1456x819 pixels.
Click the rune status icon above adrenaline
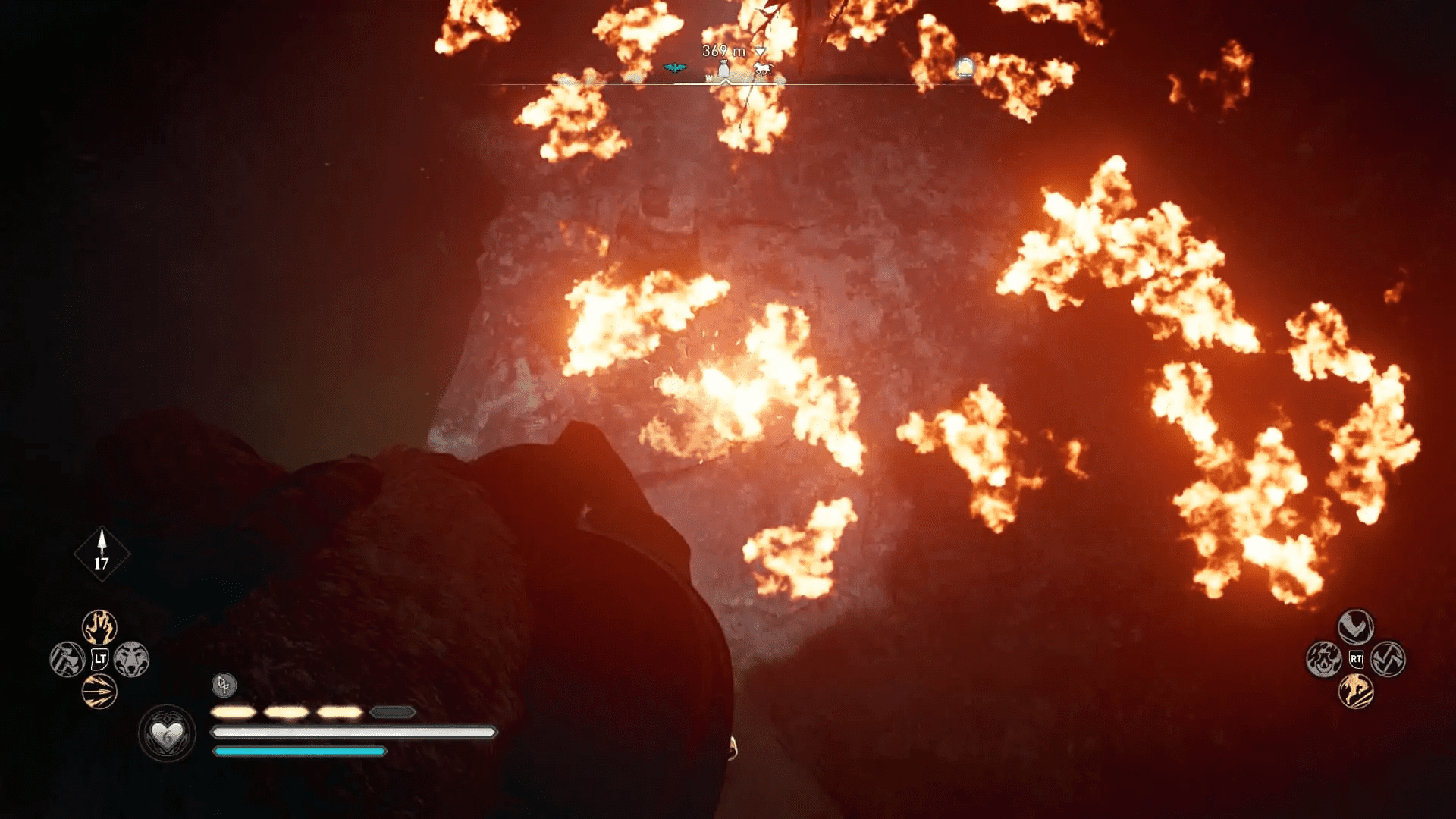click(224, 685)
